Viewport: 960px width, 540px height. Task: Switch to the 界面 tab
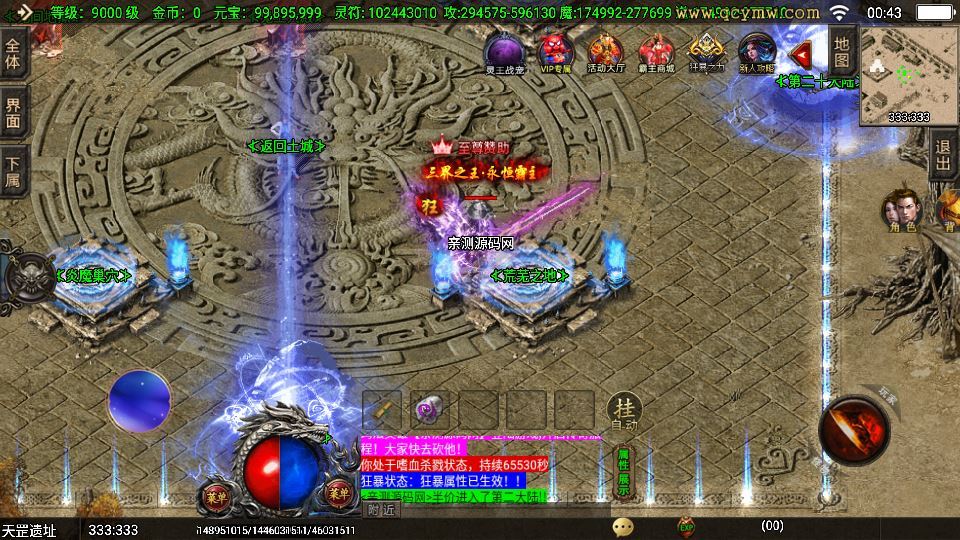click(x=13, y=112)
